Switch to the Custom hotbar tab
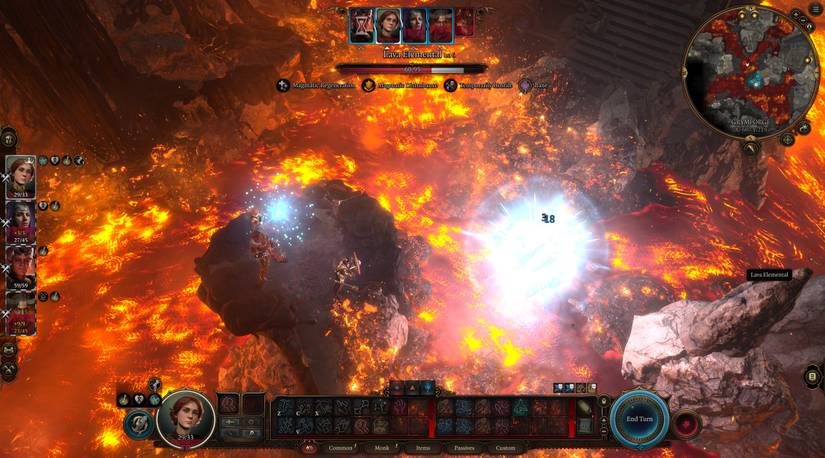Screen dimensions: 825x458 point(506,448)
